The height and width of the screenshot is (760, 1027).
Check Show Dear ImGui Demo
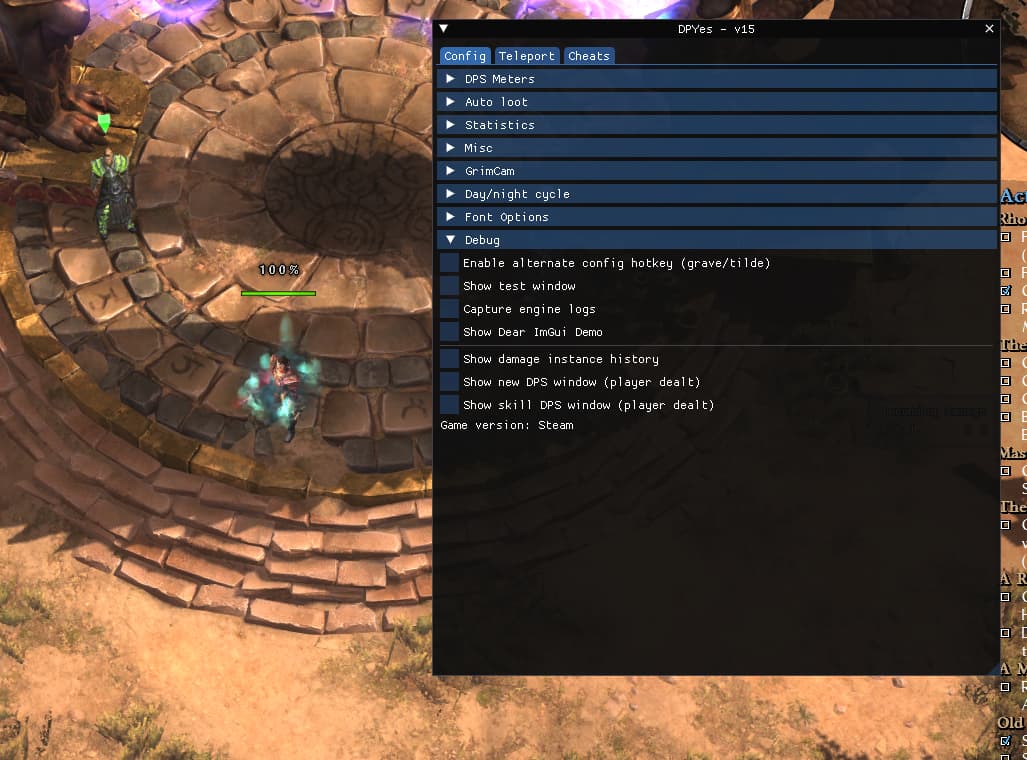tap(450, 332)
